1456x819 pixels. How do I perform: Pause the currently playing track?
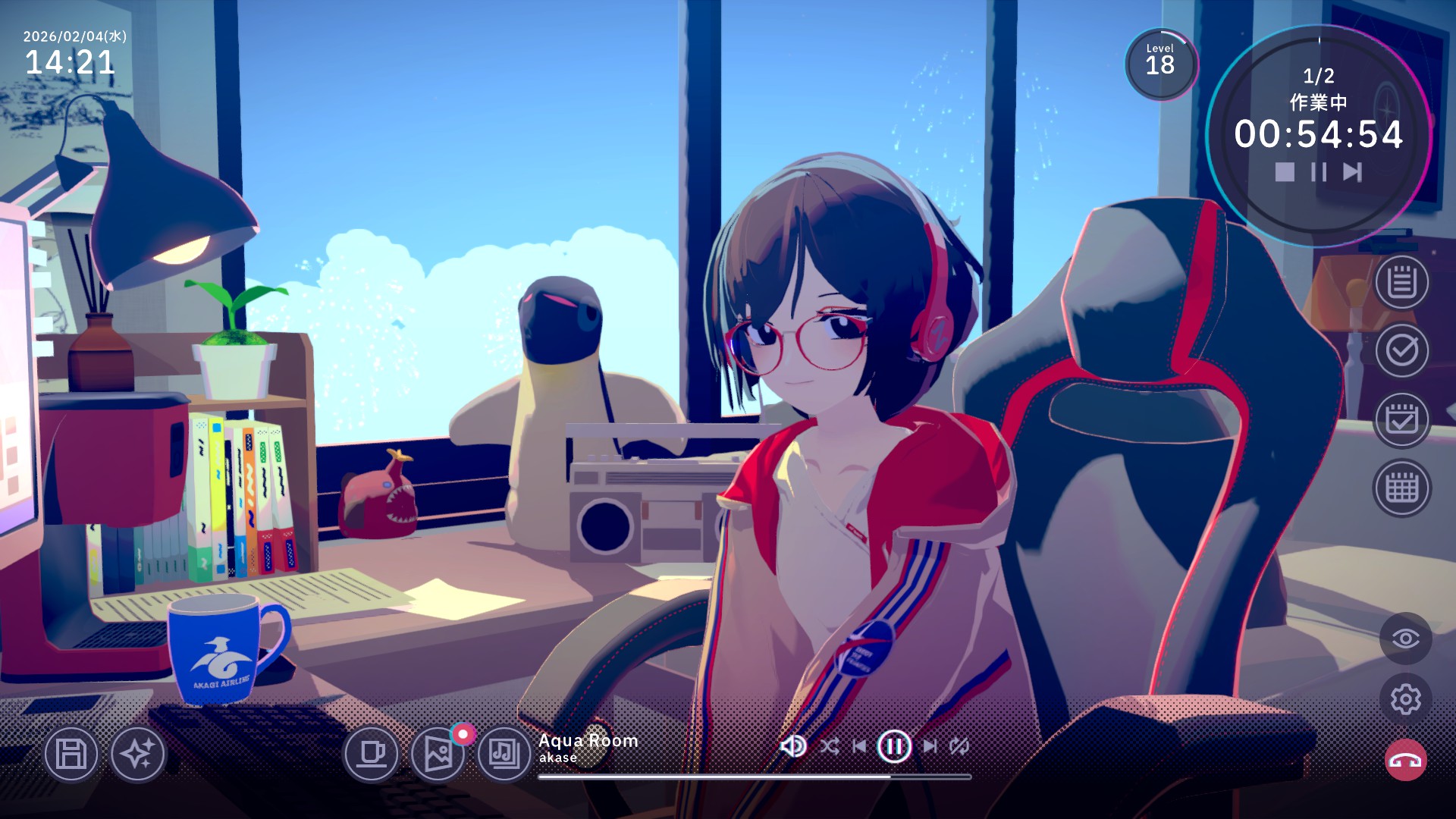(895, 745)
